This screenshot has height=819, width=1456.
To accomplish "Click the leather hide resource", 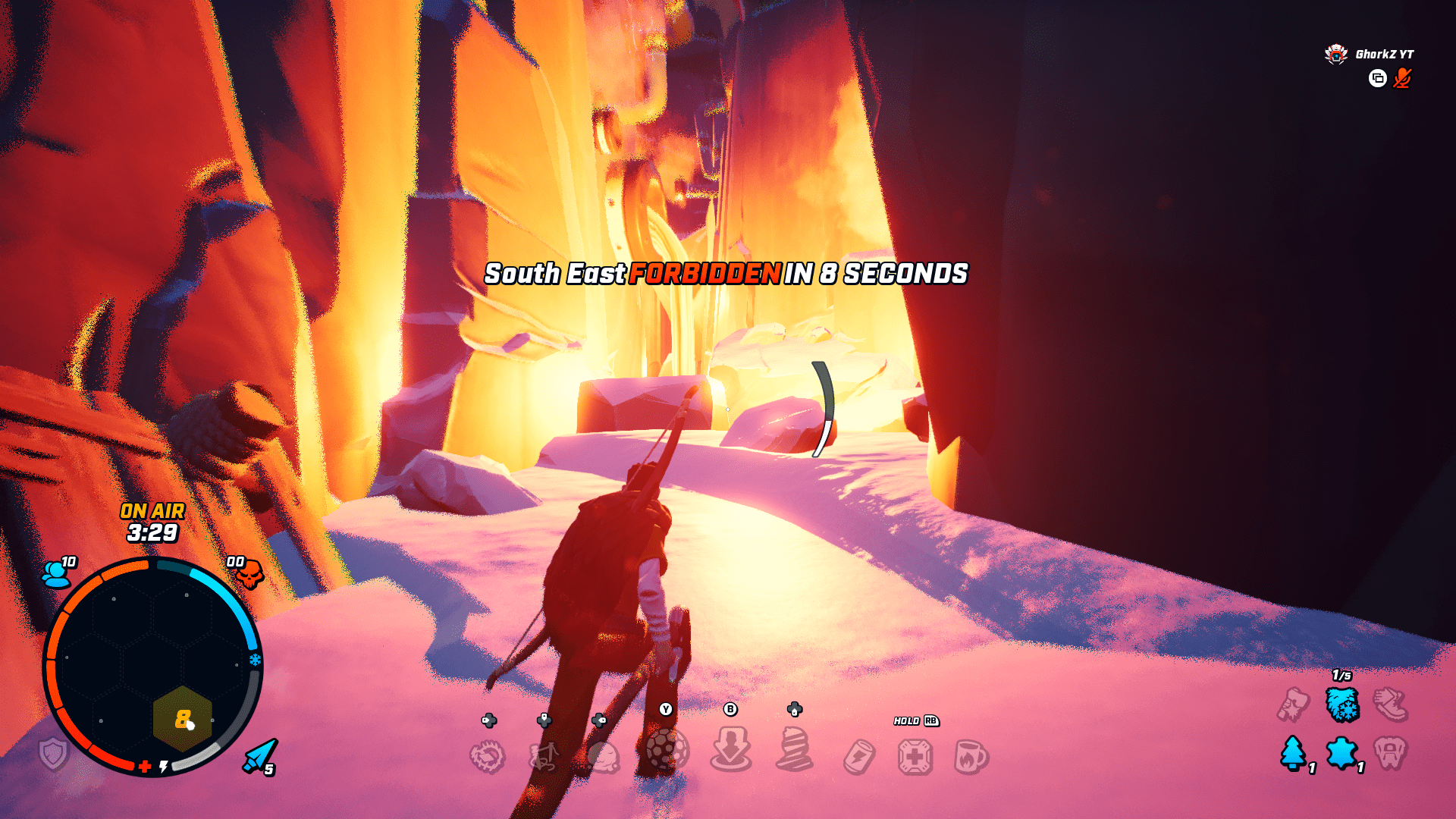I will coord(1341,753).
